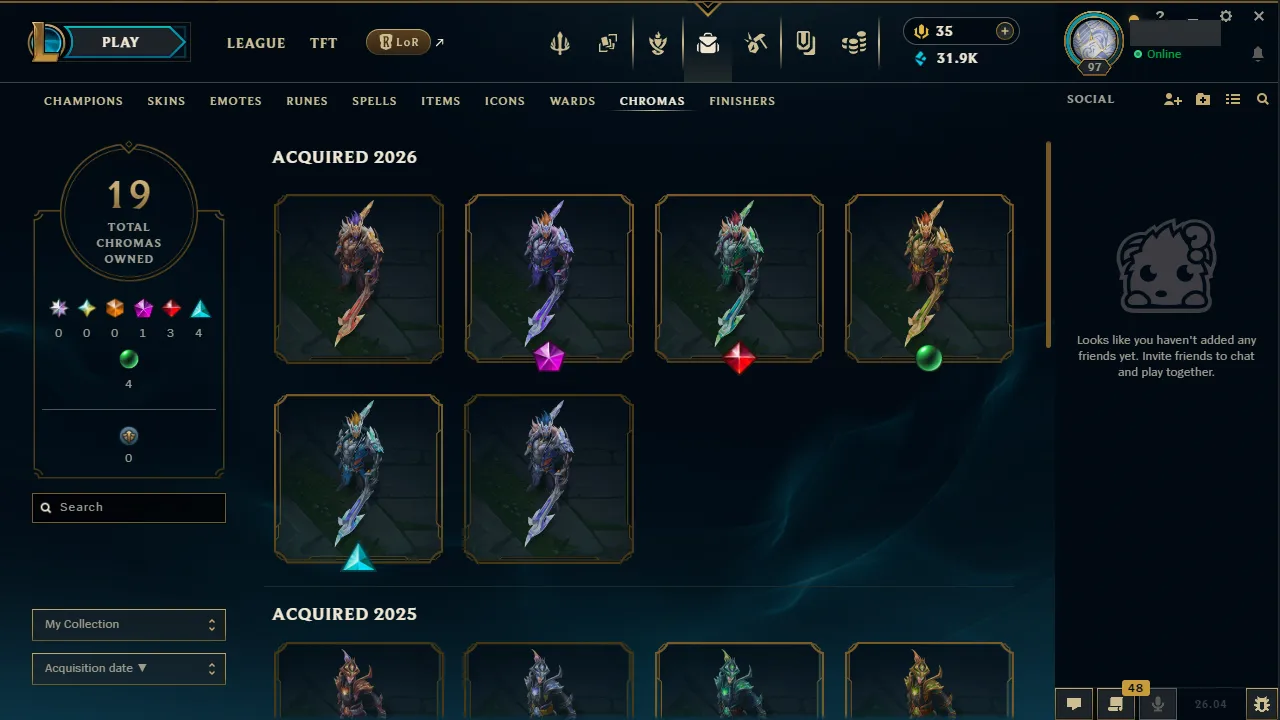The height and width of the screenshot is (720, 1280).
Task: Switch to the SKINS tab
Action: tap(166, 100)
